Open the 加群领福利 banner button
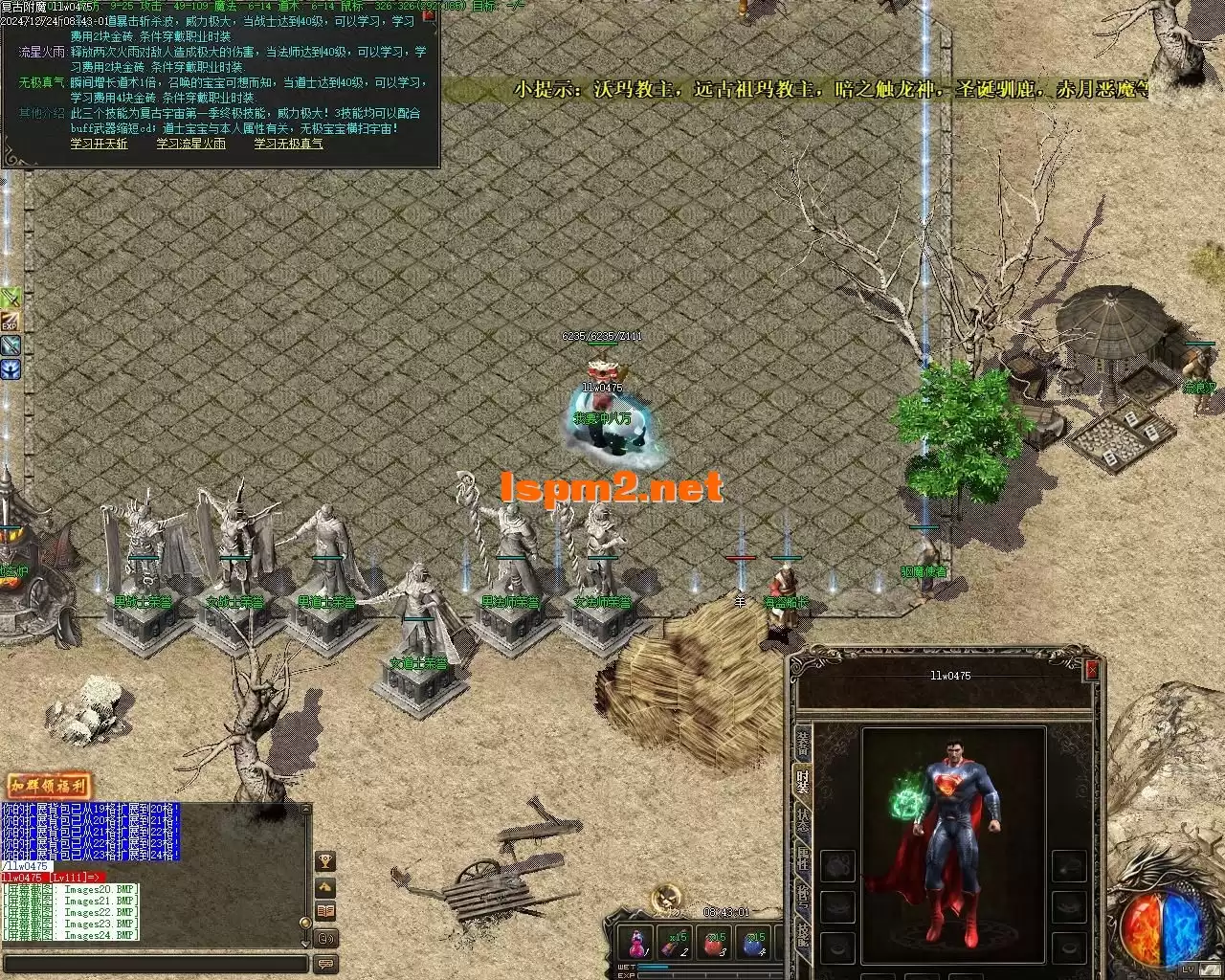The width and height of the screenshot is (1225, 980). (49, 787)
